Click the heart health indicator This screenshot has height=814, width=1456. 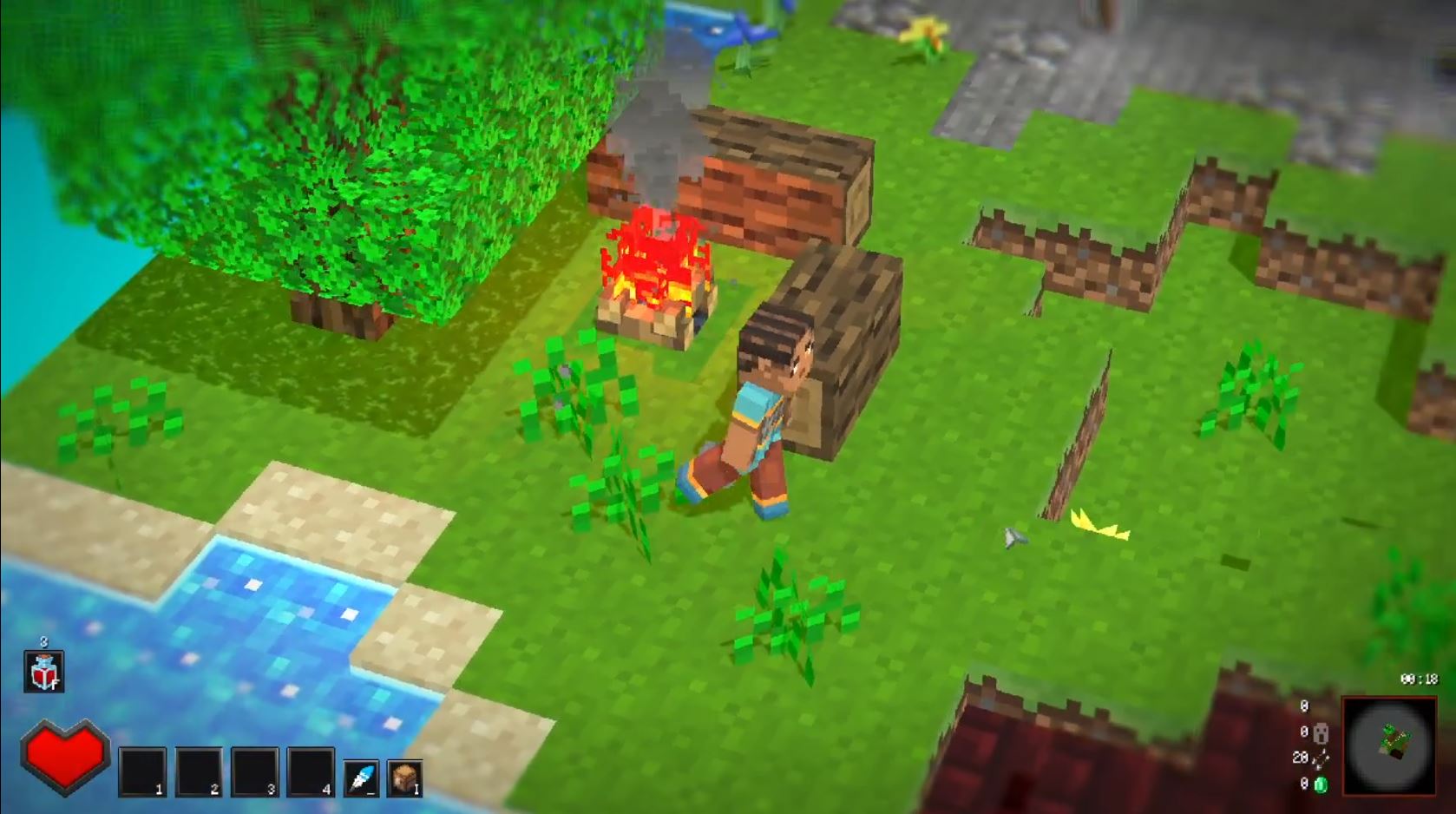point(66,758)
